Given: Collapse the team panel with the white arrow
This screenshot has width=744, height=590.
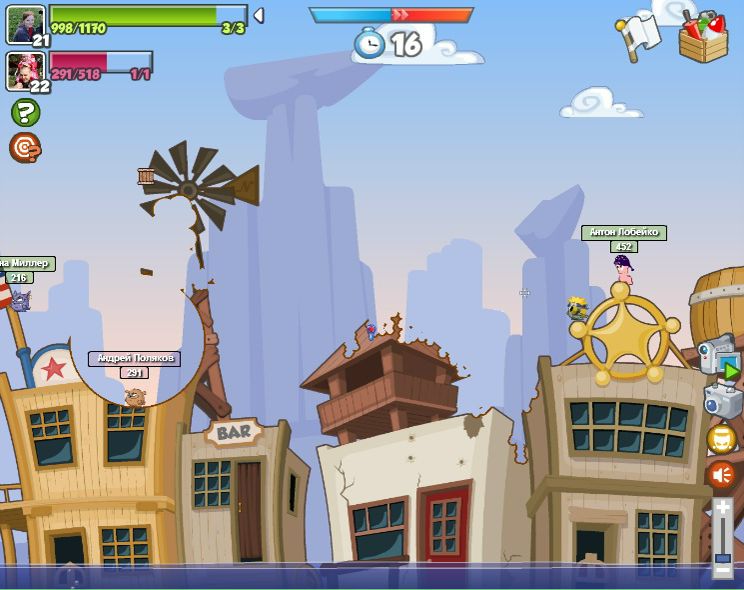Looking at the screenshot, I should (259, 15).
